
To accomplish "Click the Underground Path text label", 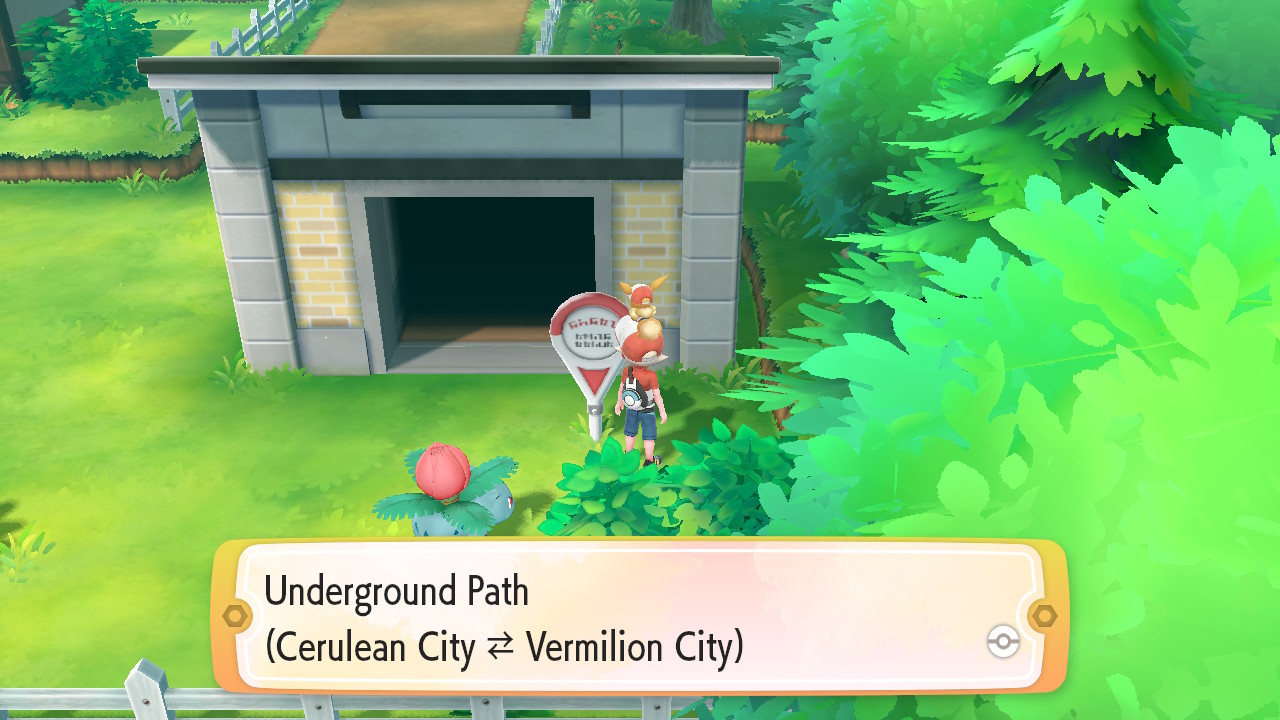I will tap(398, 593).
